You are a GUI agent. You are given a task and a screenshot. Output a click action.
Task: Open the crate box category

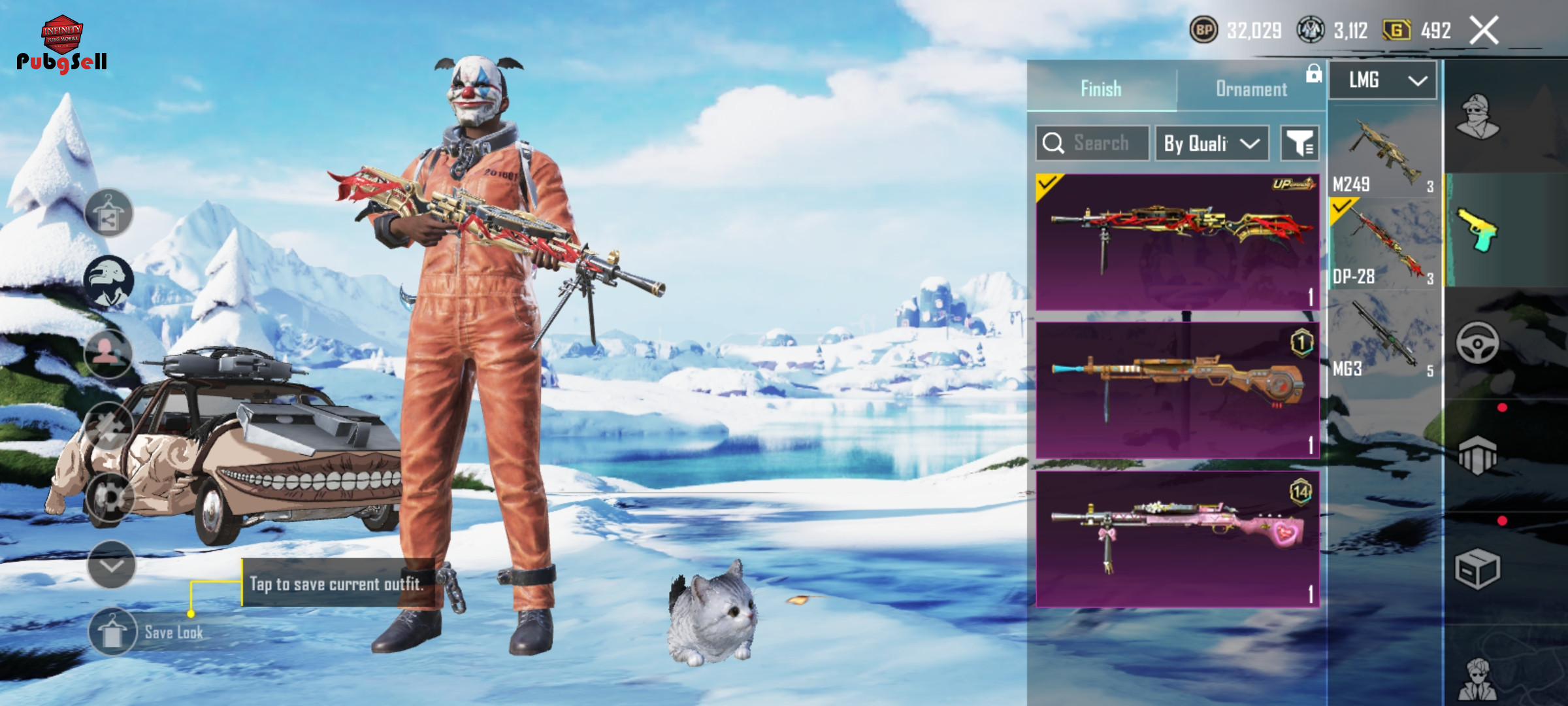[x=1478, y=569]
